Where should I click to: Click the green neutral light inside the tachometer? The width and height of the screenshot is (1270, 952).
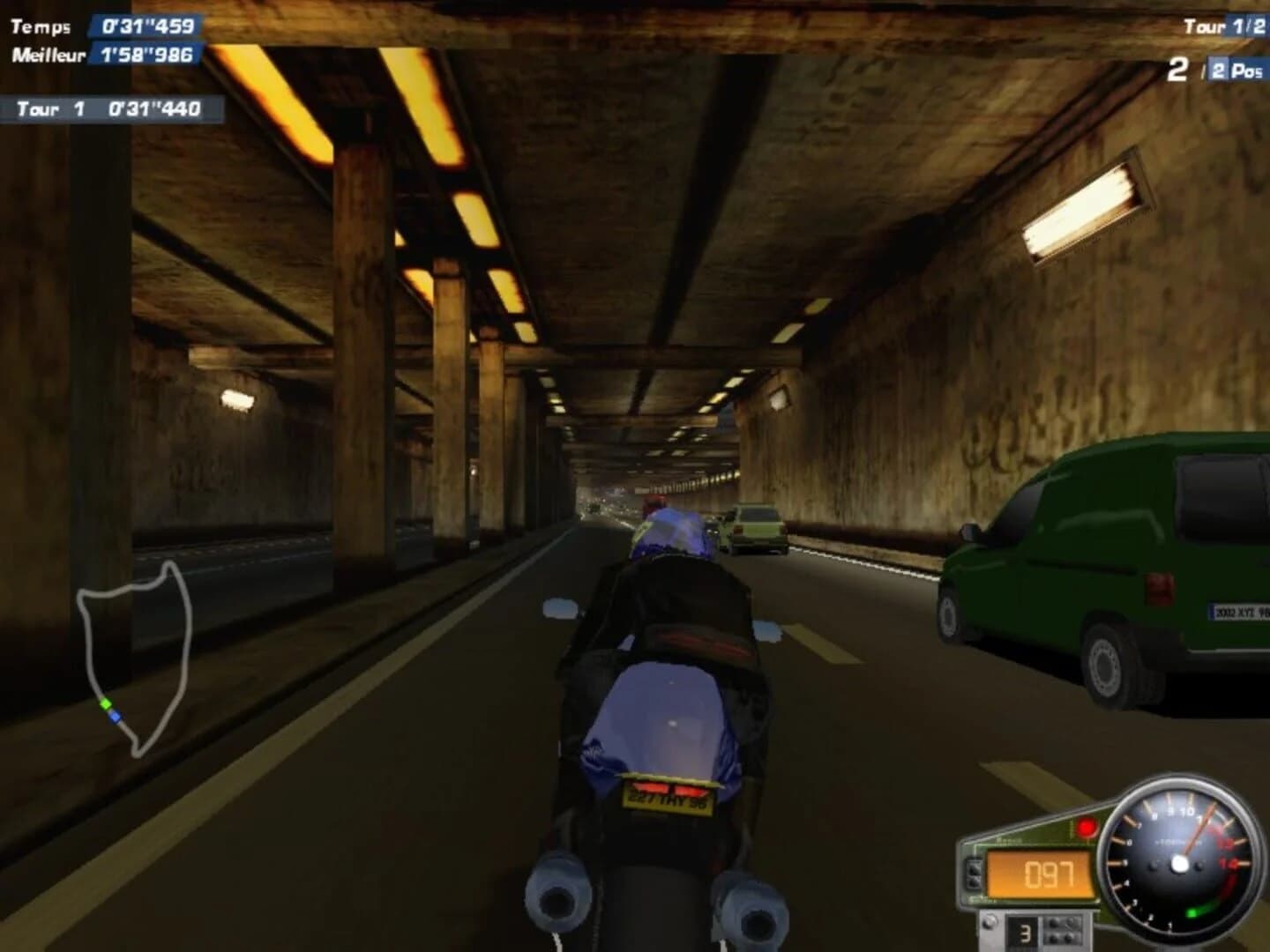[1195, 913]
